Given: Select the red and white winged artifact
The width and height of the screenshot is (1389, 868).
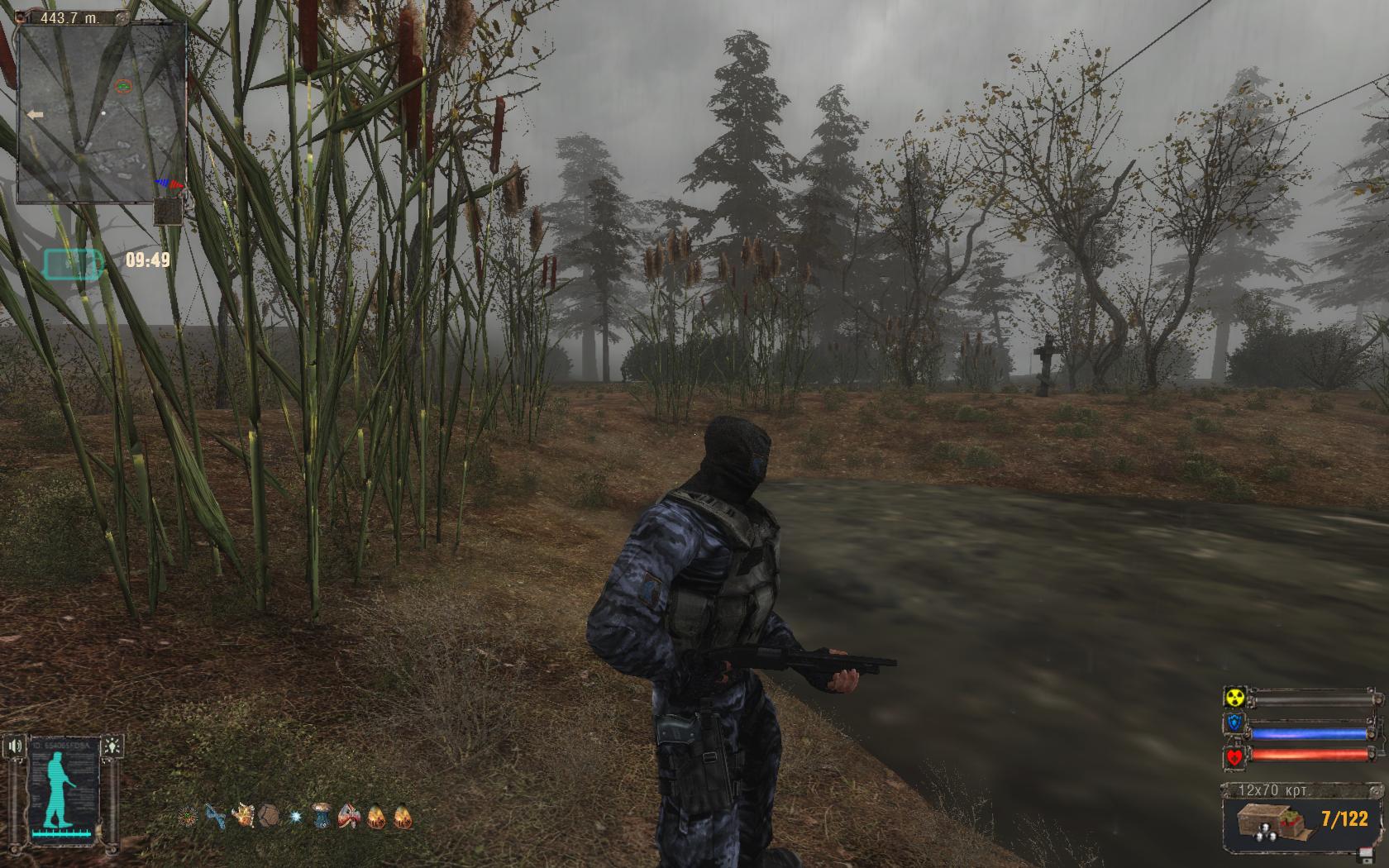Looking at the screenshot, I should coord(350,817).
